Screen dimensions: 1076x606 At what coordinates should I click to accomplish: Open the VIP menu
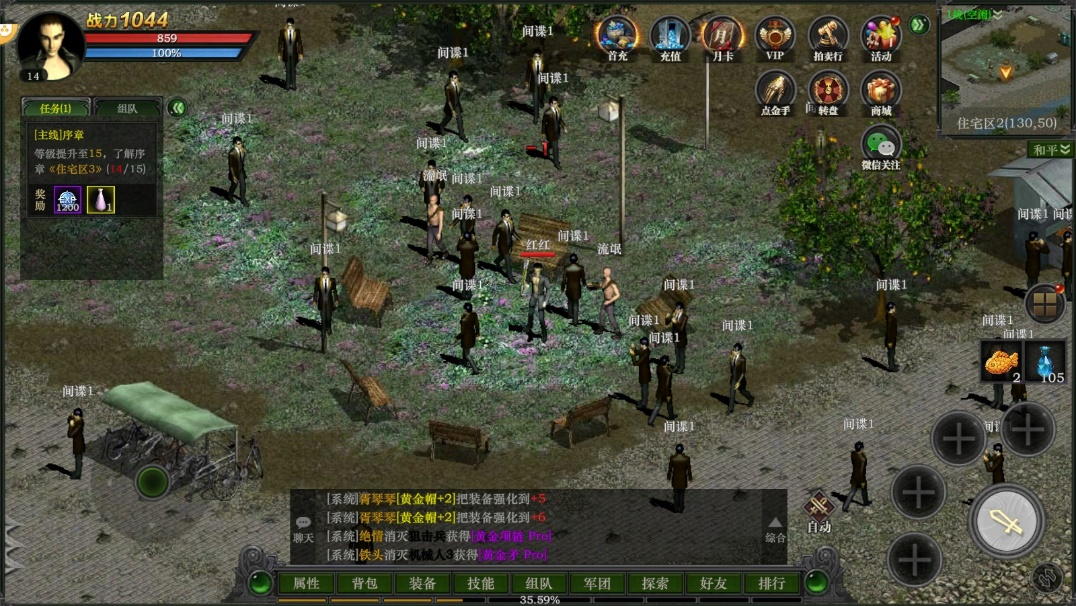tap(775, 37)
